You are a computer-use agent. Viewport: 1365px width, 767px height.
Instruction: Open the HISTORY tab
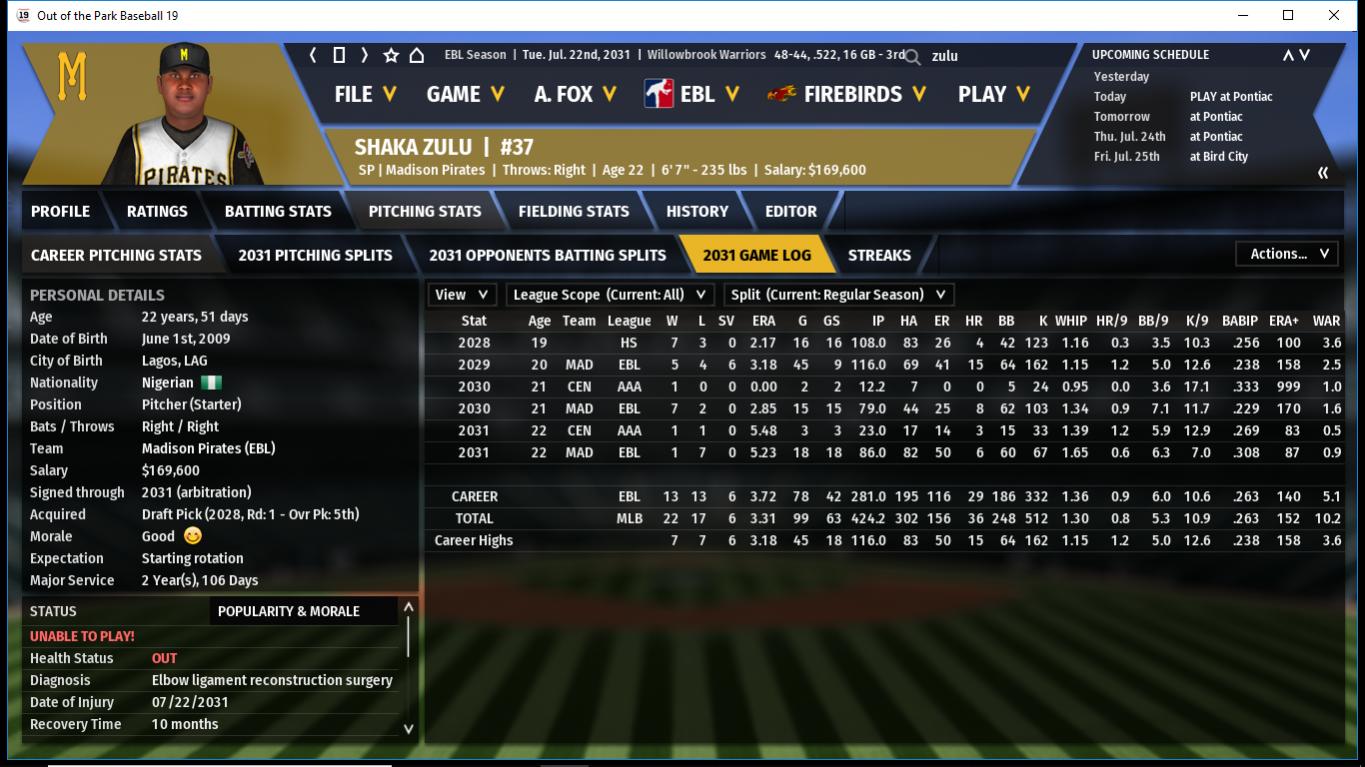[x=697, y=211]
